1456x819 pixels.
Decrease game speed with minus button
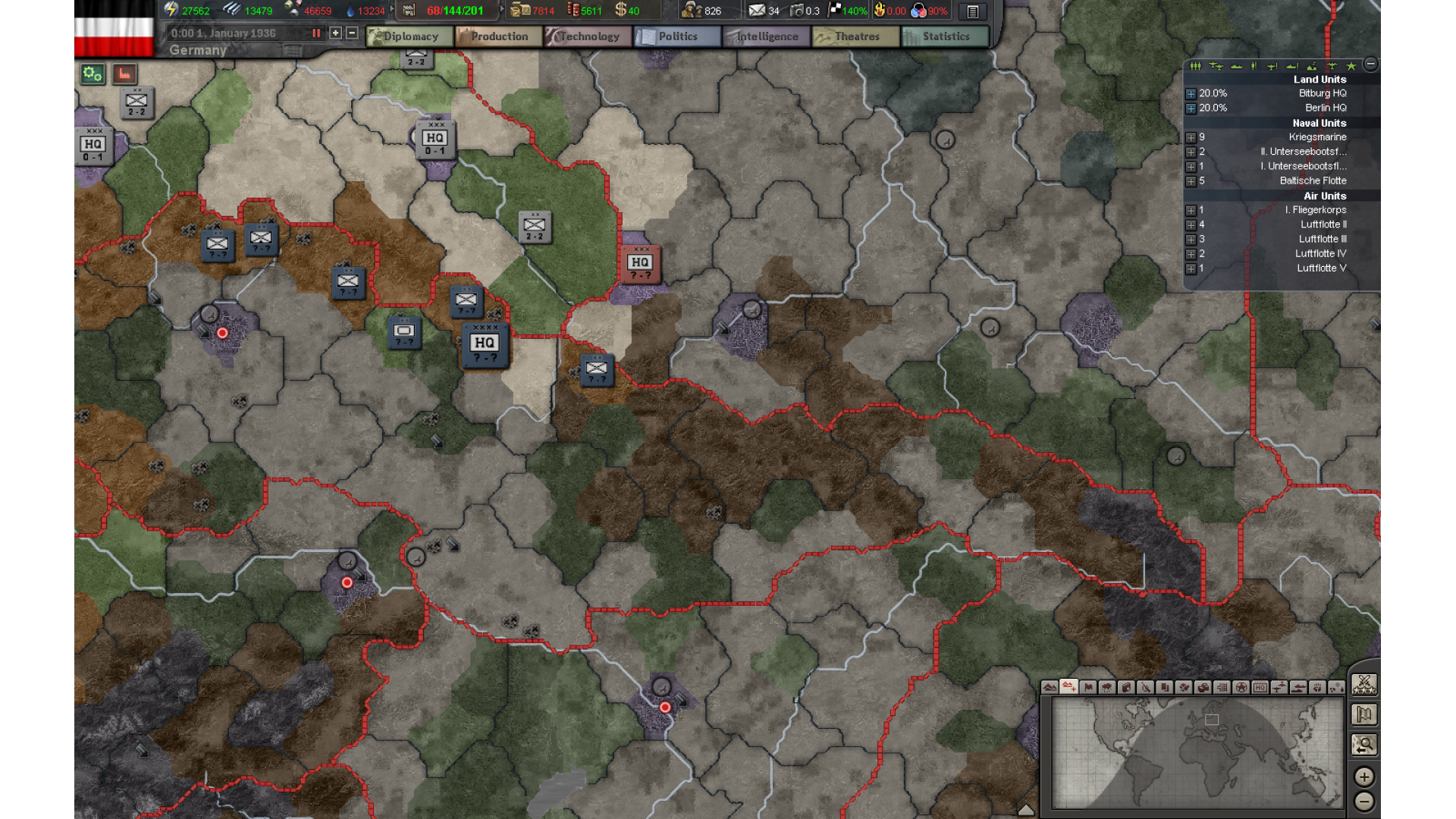coord(352,33)
